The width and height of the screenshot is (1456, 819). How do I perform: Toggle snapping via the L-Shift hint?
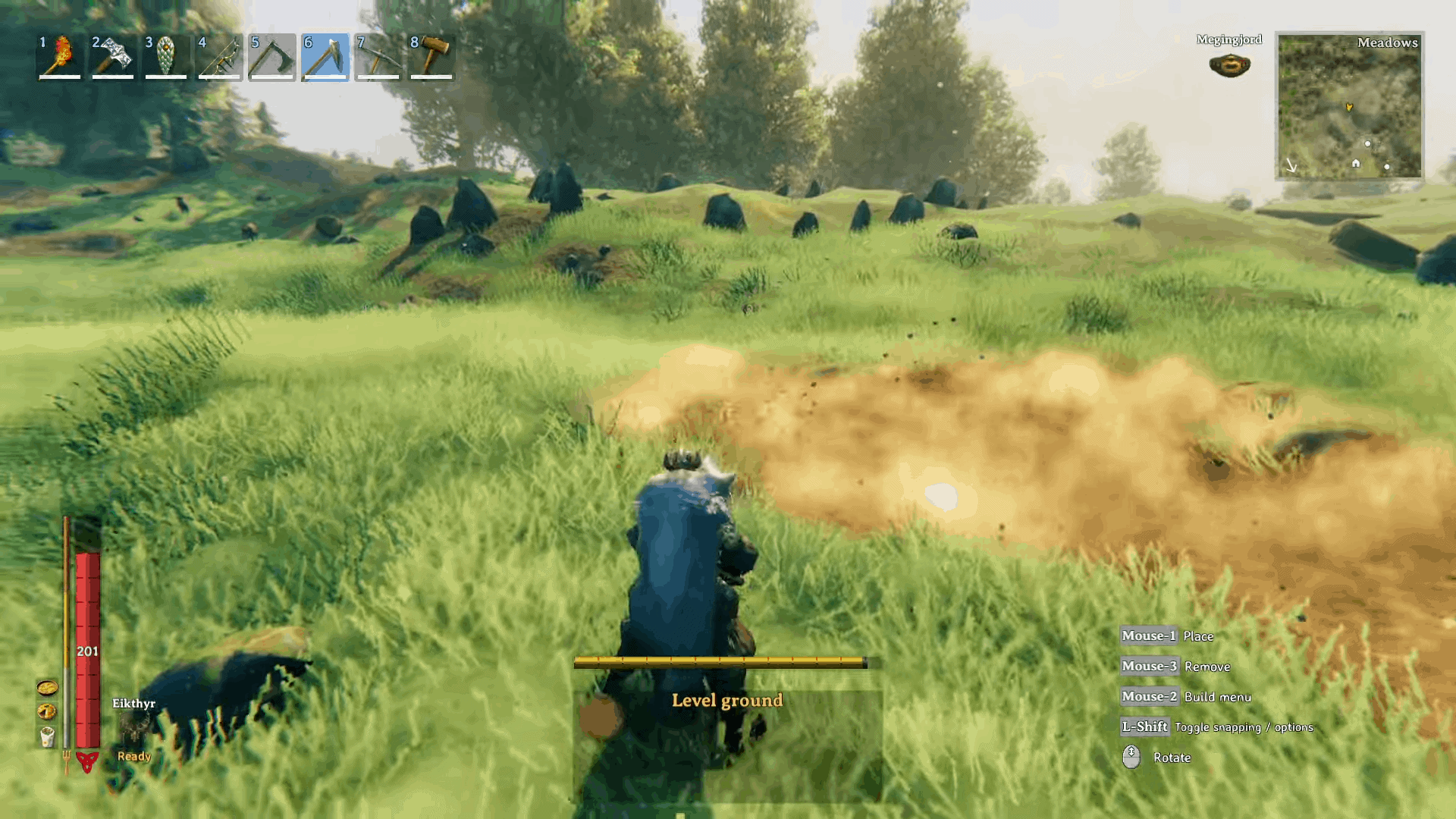1146,726
